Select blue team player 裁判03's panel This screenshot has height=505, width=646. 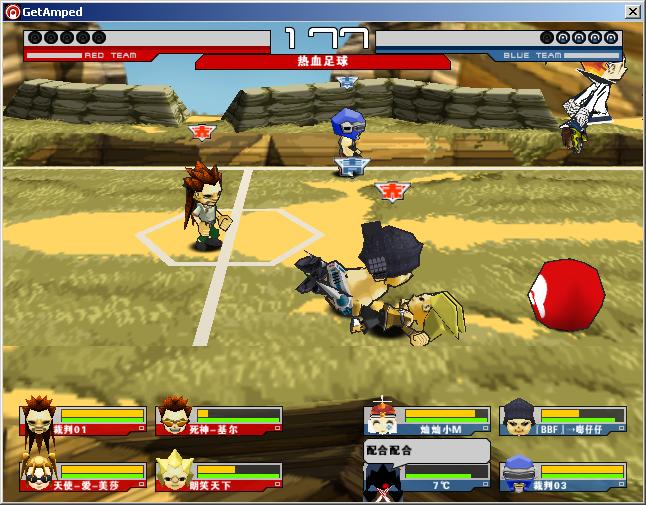[x=563, y=476]
